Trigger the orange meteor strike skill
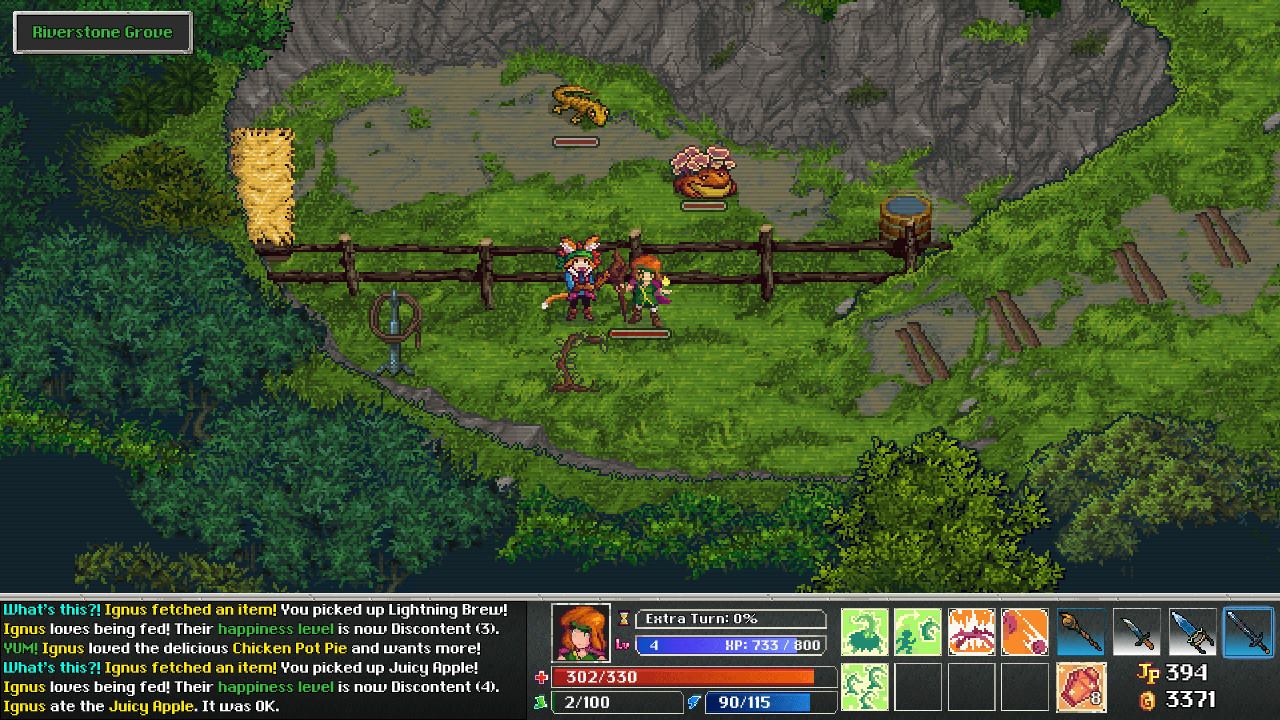Image resolution: width=1280 pixels, height=720 pixels. (x=1024, y=632)
